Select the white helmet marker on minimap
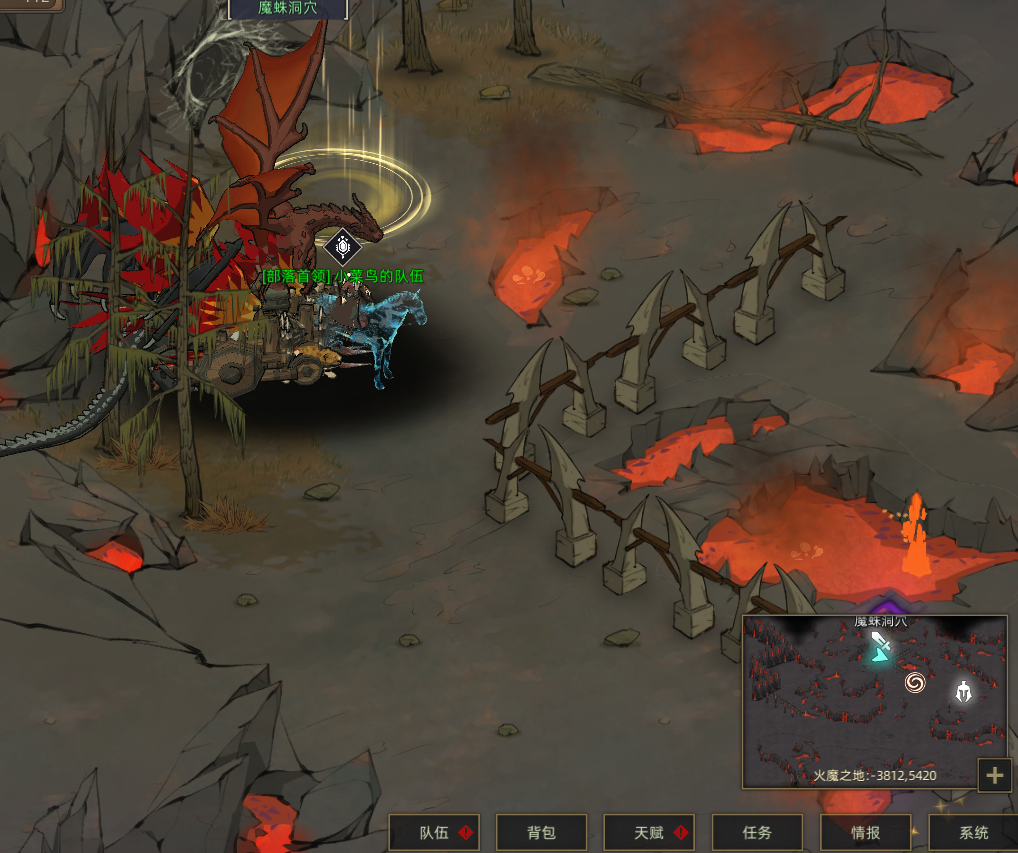Image resolution: width=1018 pixels, height=853 pixels. (x=963, y=691)
